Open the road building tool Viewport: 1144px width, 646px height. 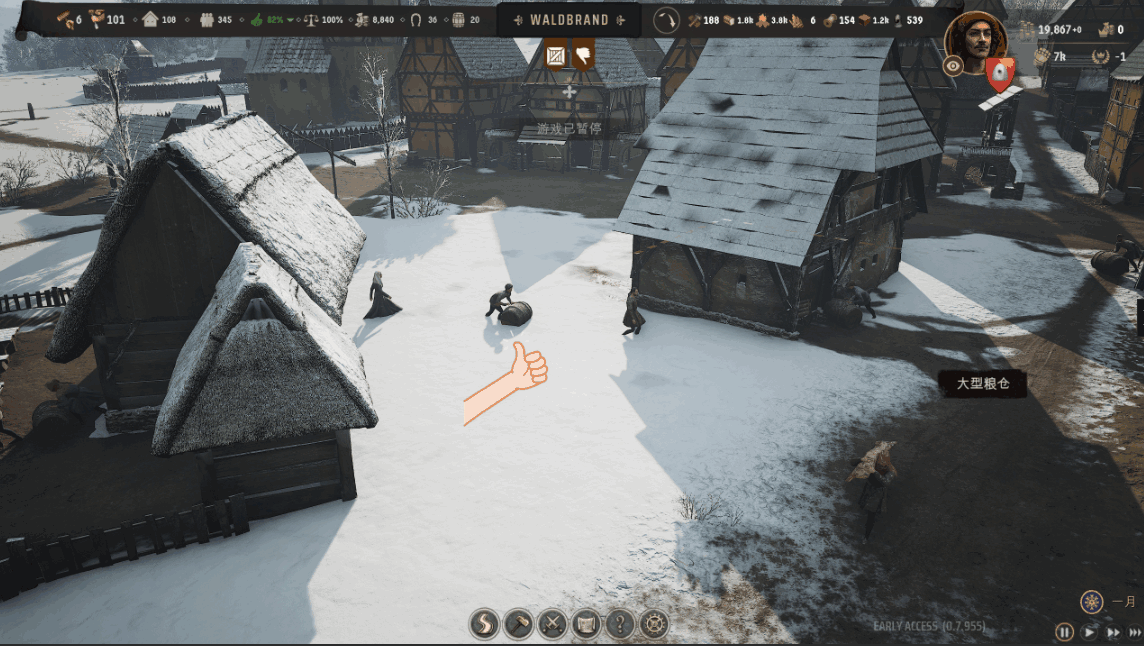[484, 625]
